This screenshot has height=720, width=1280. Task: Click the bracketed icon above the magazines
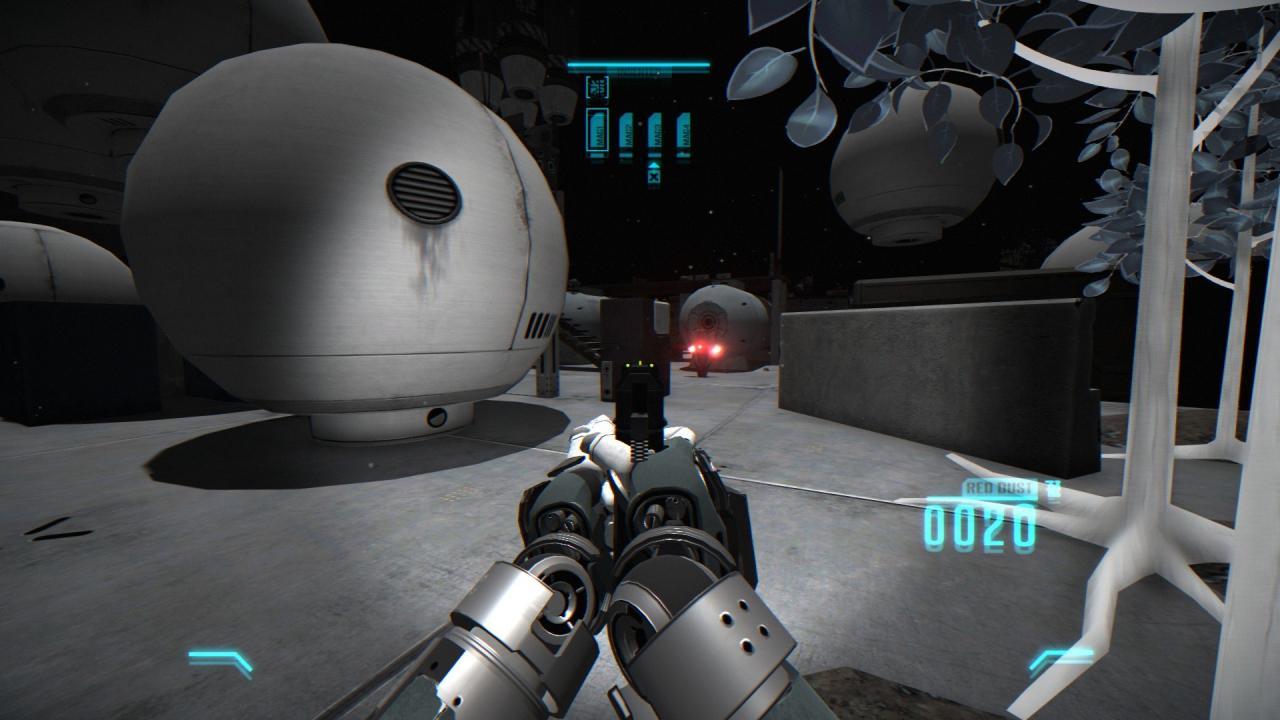(597, 87)
